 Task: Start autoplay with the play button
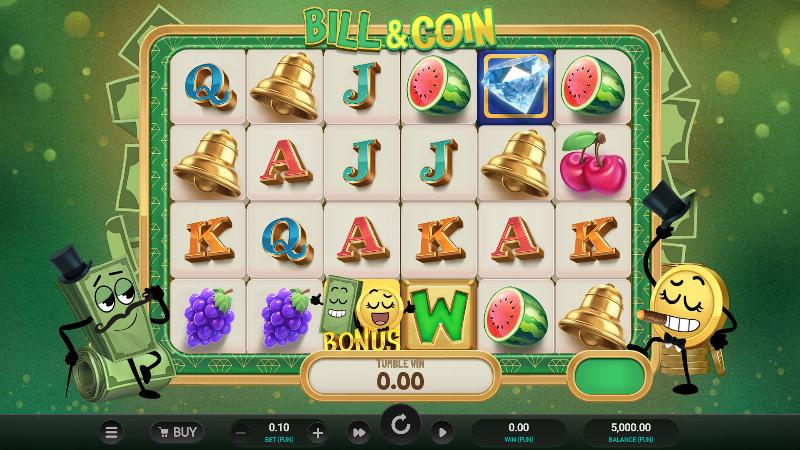point(441,432)
